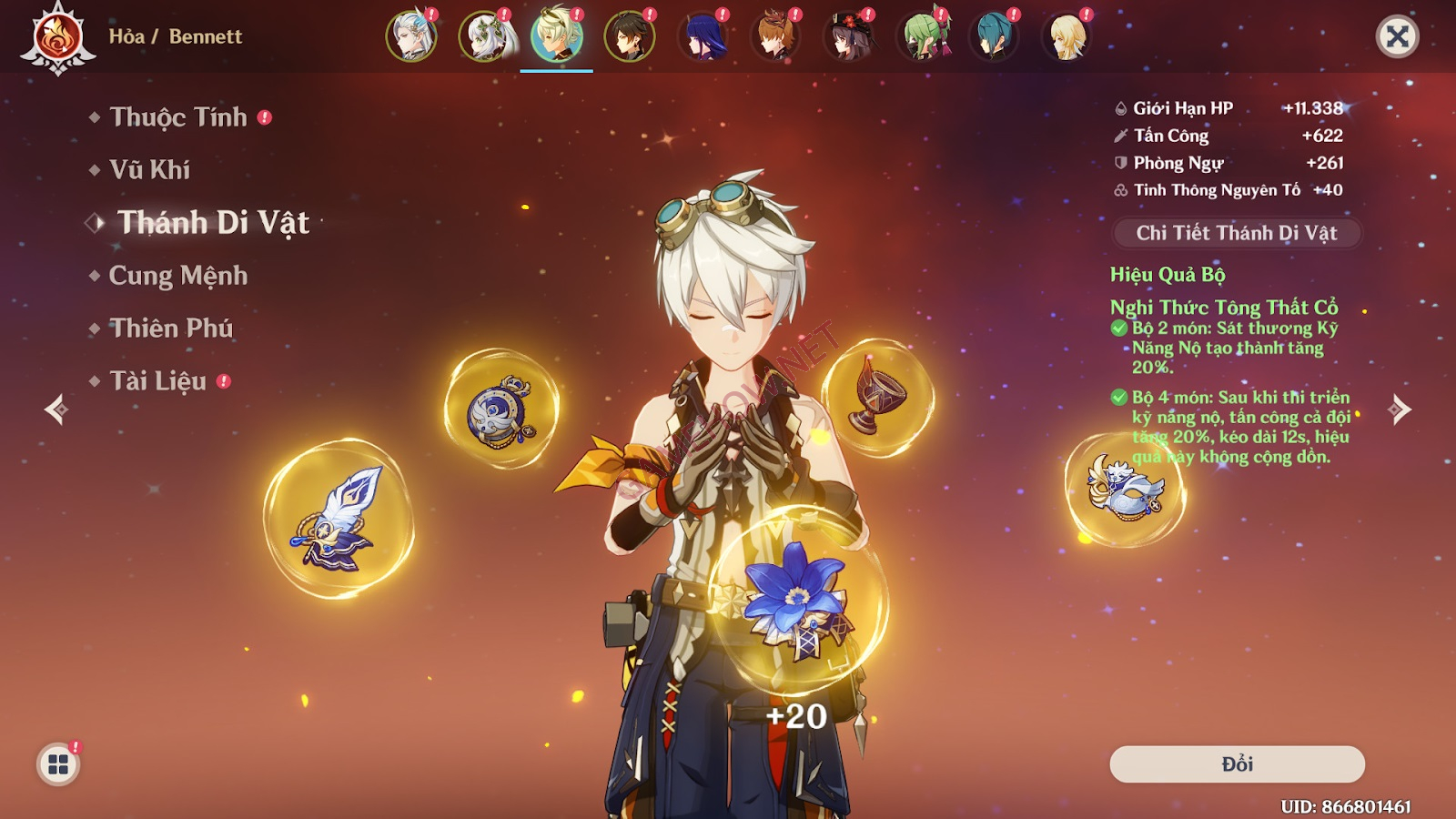Open the Tài Liệu entry

(x=157, y=381)
